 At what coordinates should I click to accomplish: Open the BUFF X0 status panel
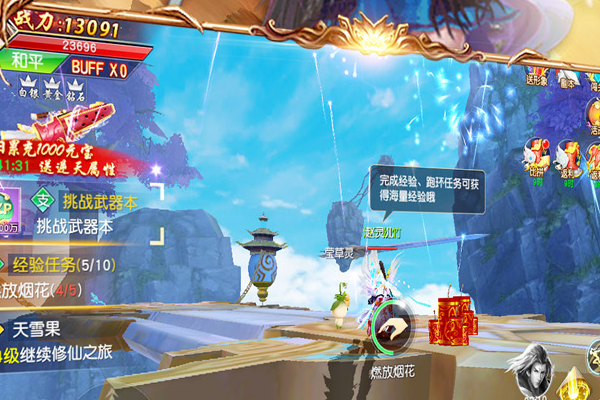point(99,67)
